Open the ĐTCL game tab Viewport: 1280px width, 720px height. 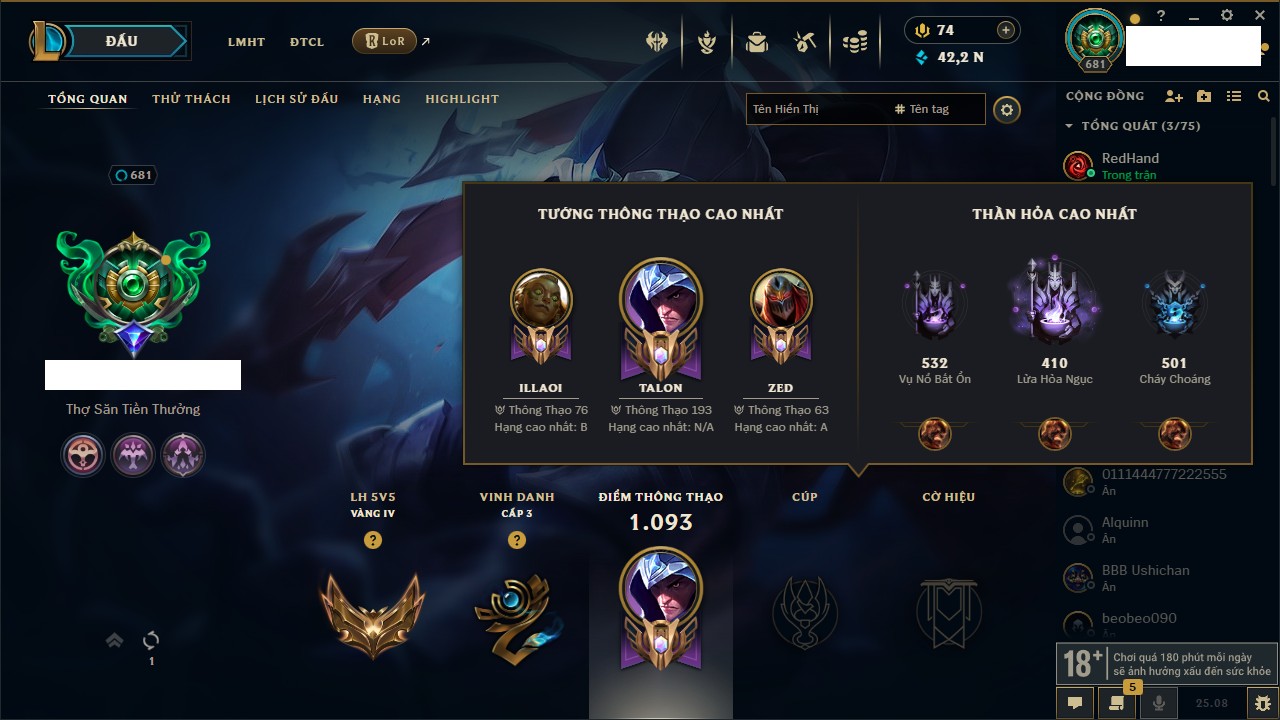click(x=307, y=42)
